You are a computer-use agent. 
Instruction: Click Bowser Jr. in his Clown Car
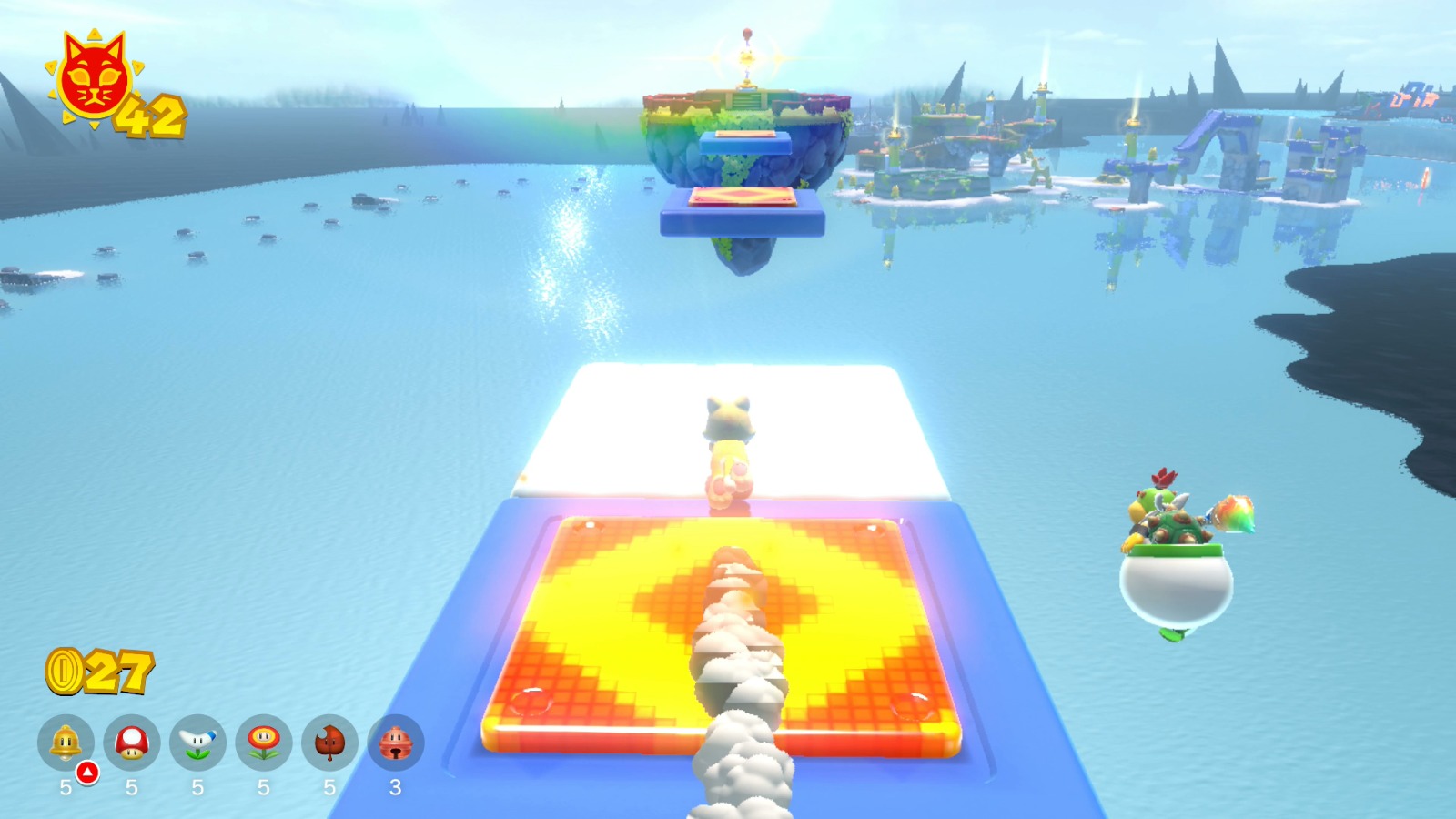click(1178, 546)
